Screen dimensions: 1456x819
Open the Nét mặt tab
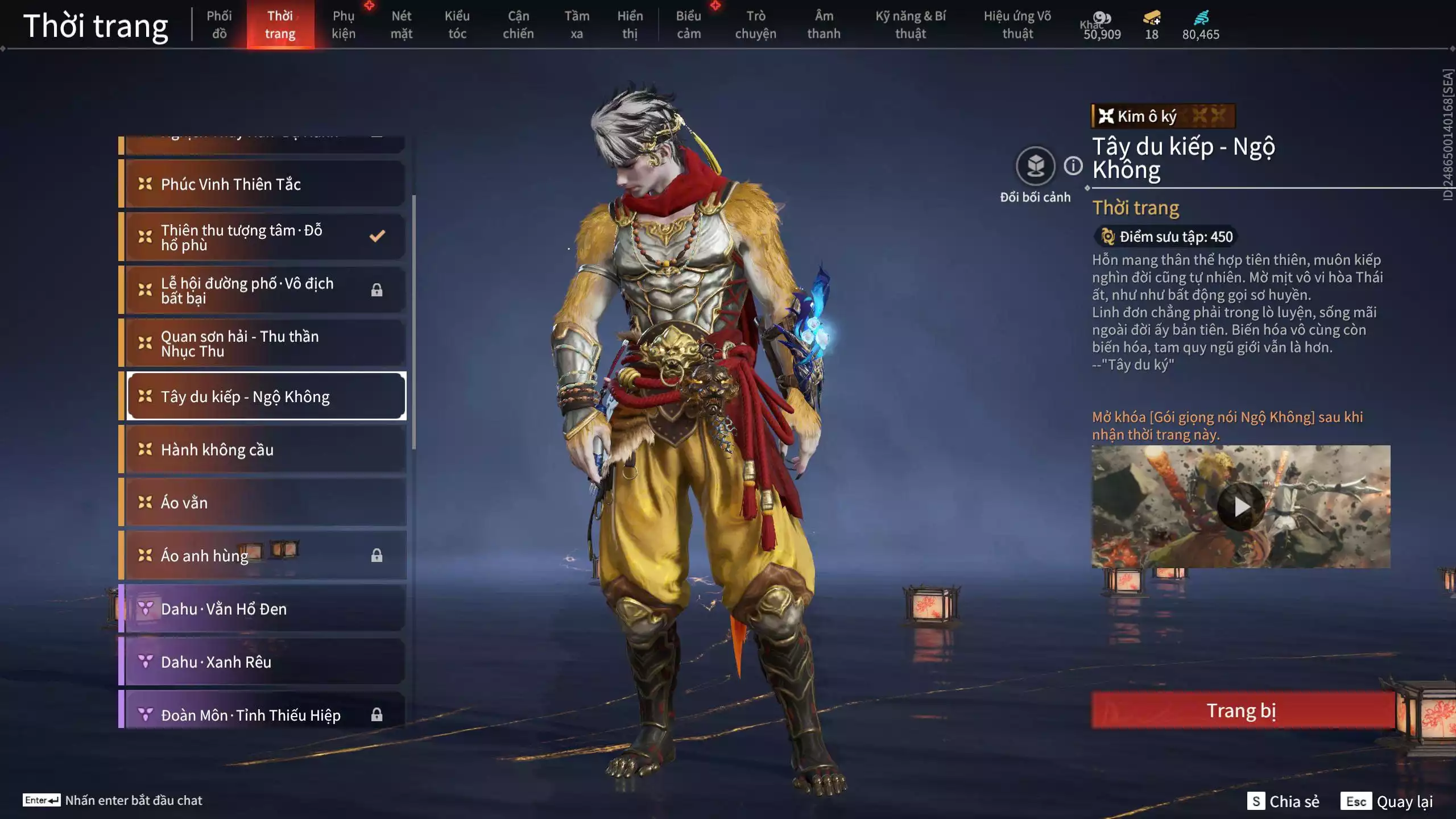coord(401,24)
